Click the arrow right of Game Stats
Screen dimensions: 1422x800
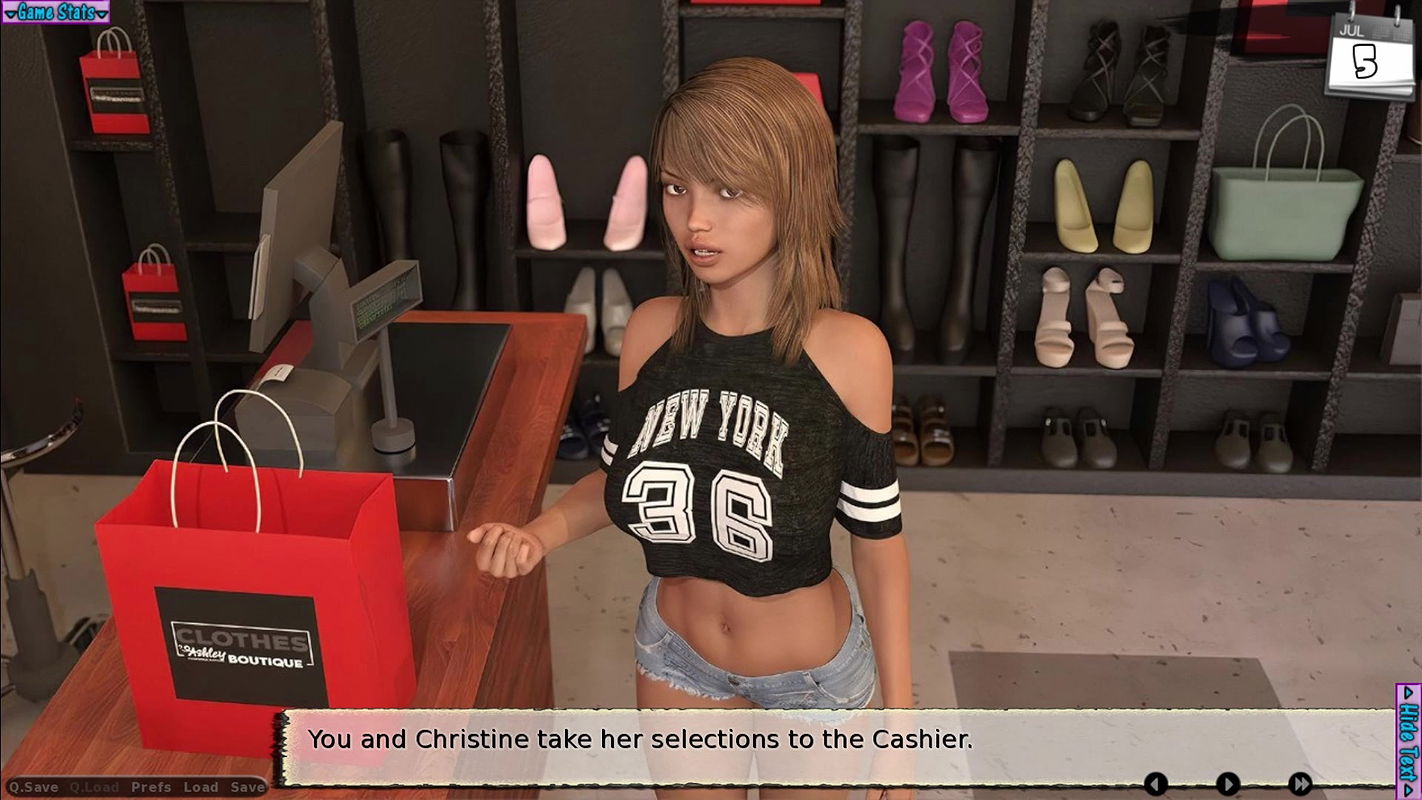[104, 12]
